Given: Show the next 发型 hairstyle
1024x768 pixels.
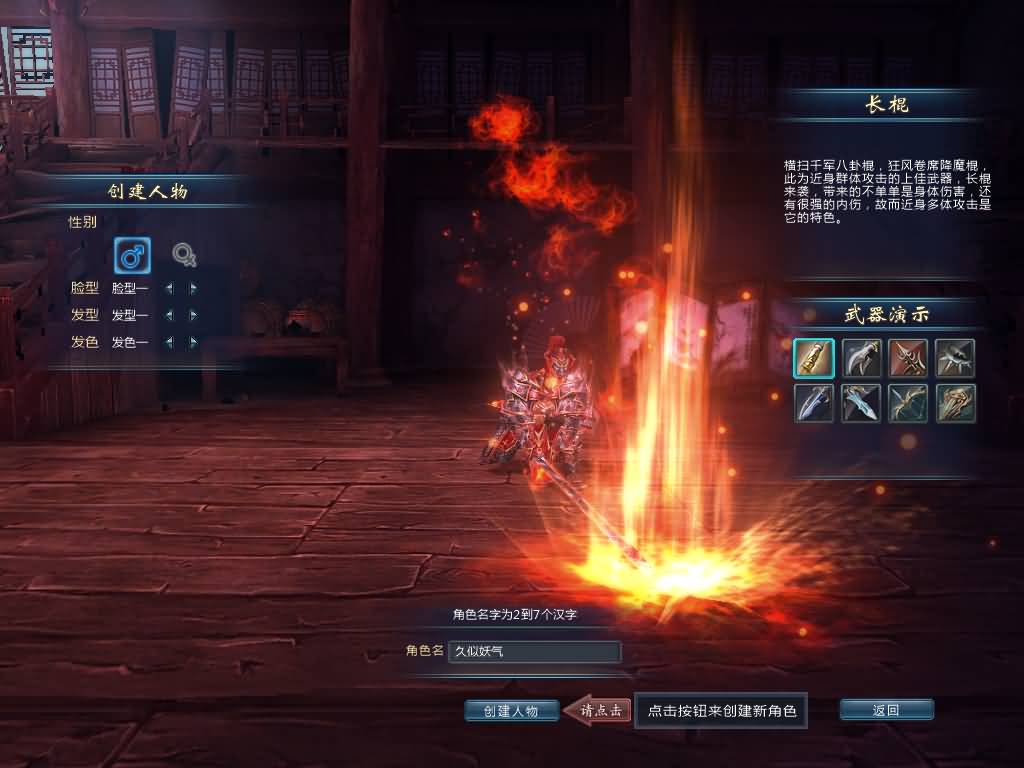Looking at the screenshot, I should [193, 315].
